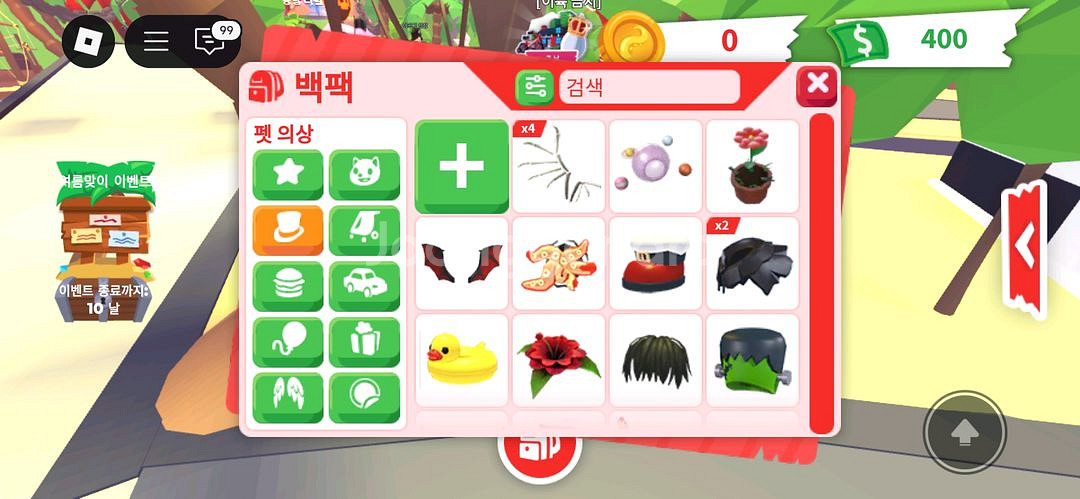Screen dimensions: 1080x499
Task: Pick the green Frankenstein head item
Action: (x=752, y=361)
